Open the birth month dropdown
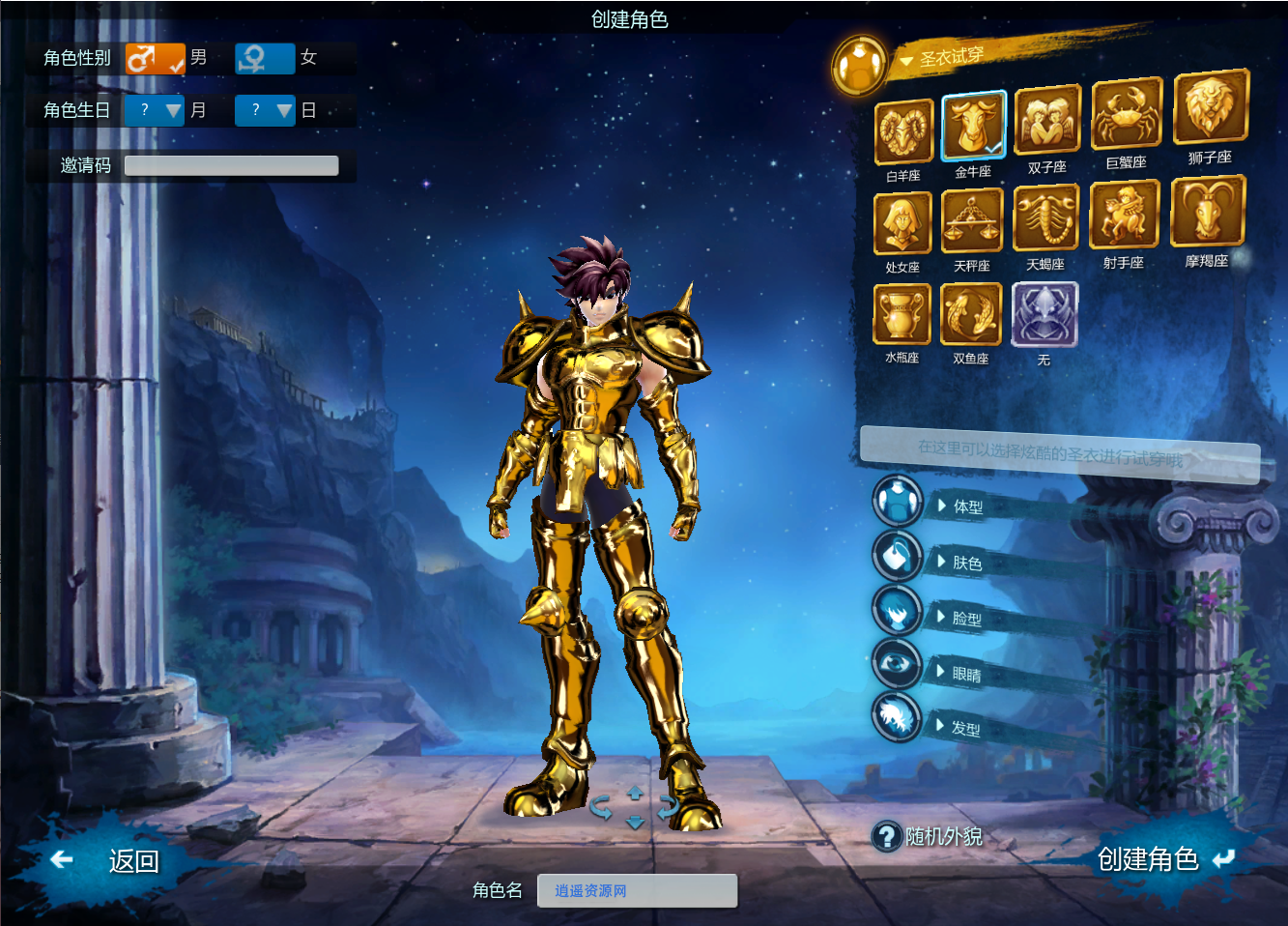1288x926 pixels. (x=155, y=110)
